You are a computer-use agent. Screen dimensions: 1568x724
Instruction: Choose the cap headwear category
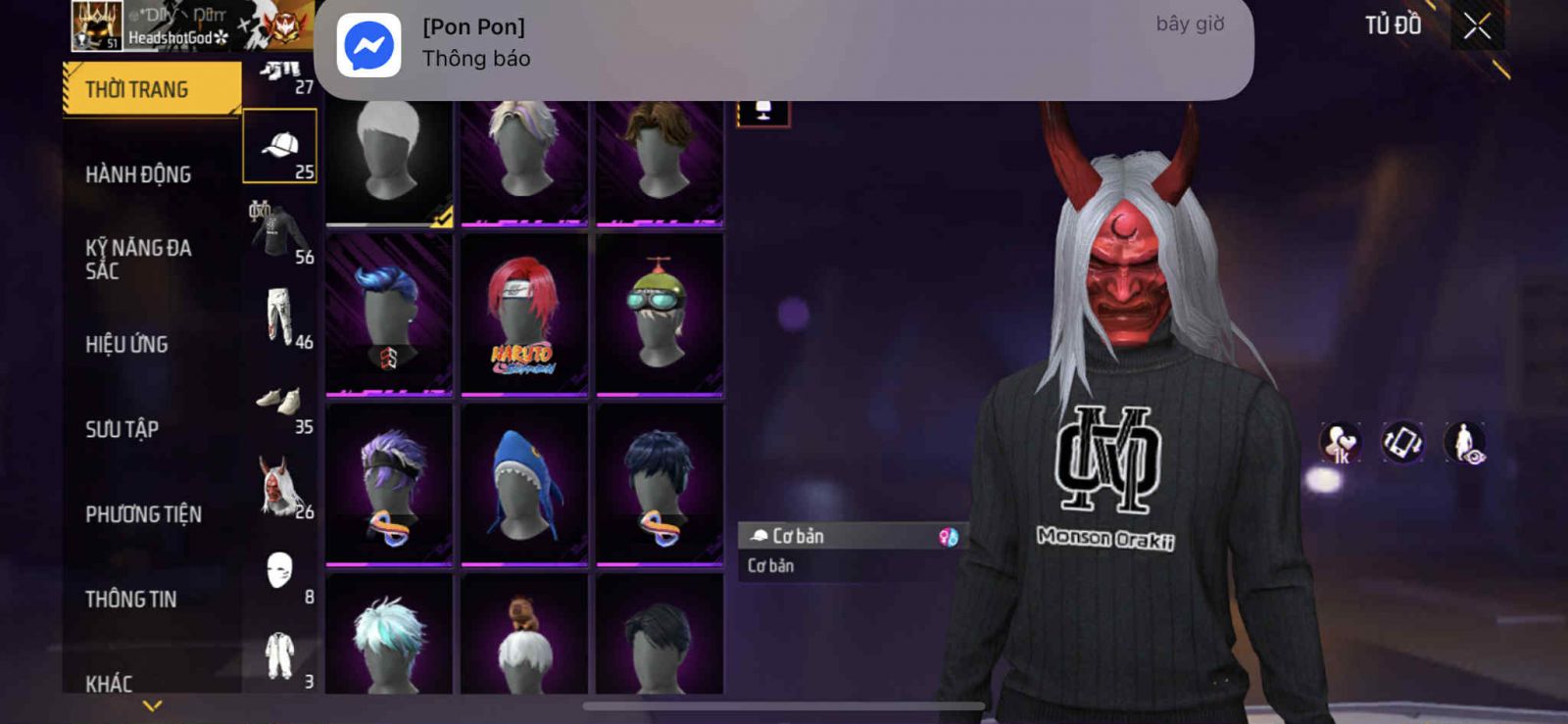280,146
